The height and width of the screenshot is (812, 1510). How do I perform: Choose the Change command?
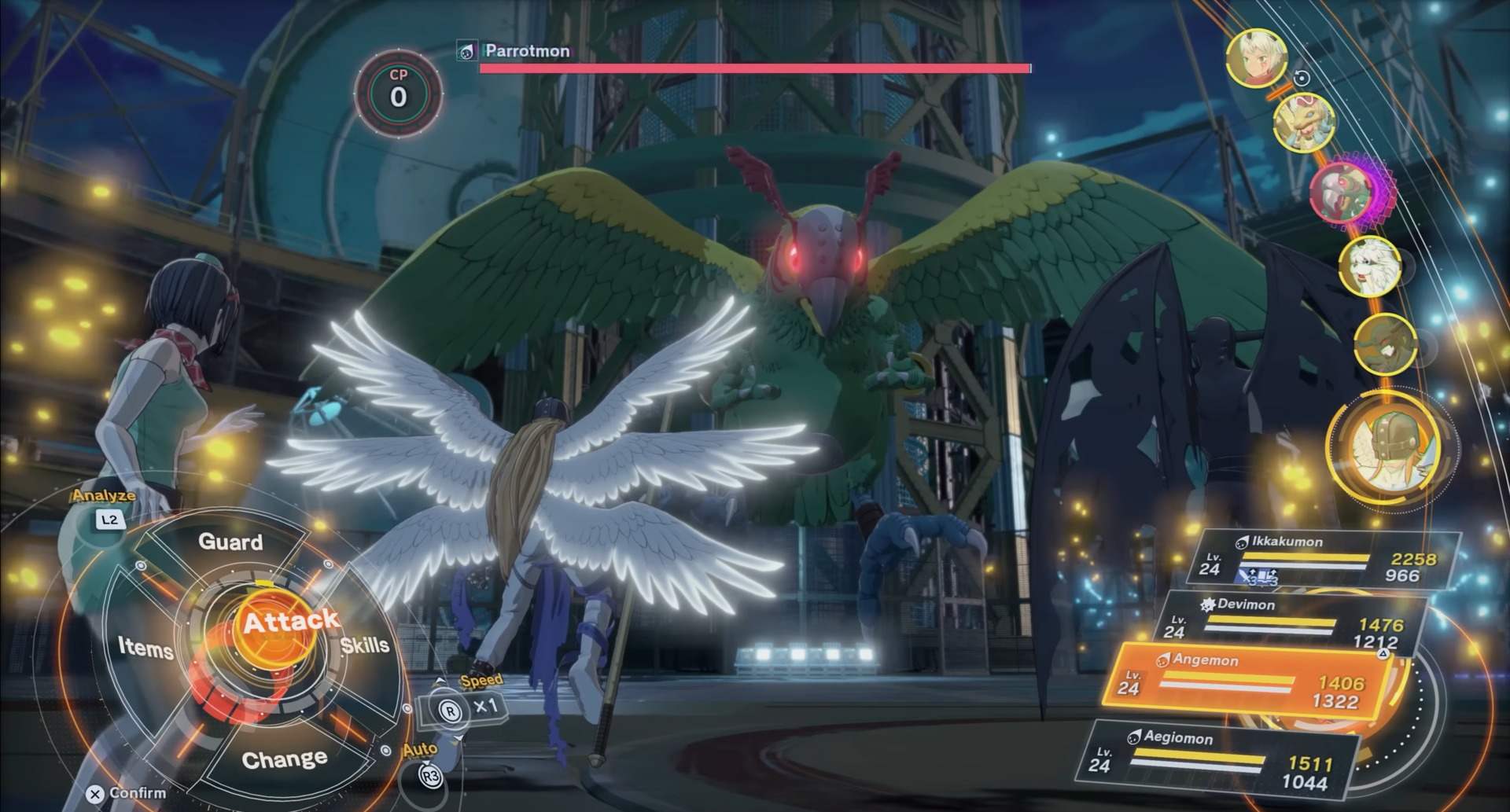tap(284, 759)
